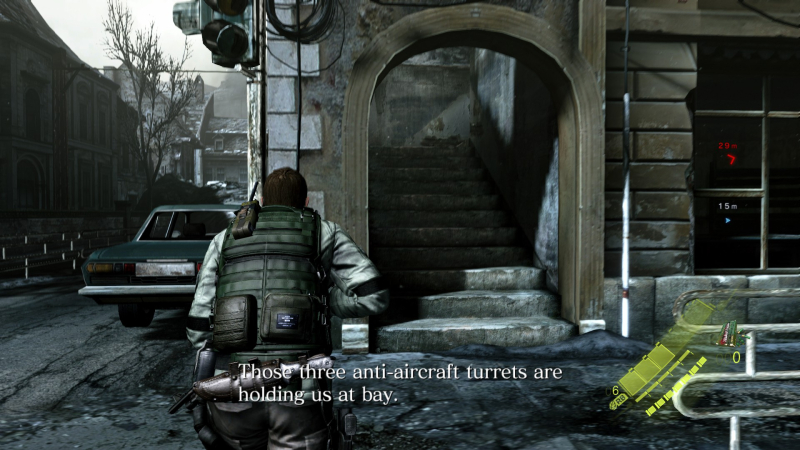The image size is (800, 450).
Task: Select the red objective waypoint marker
Action: 731,159
